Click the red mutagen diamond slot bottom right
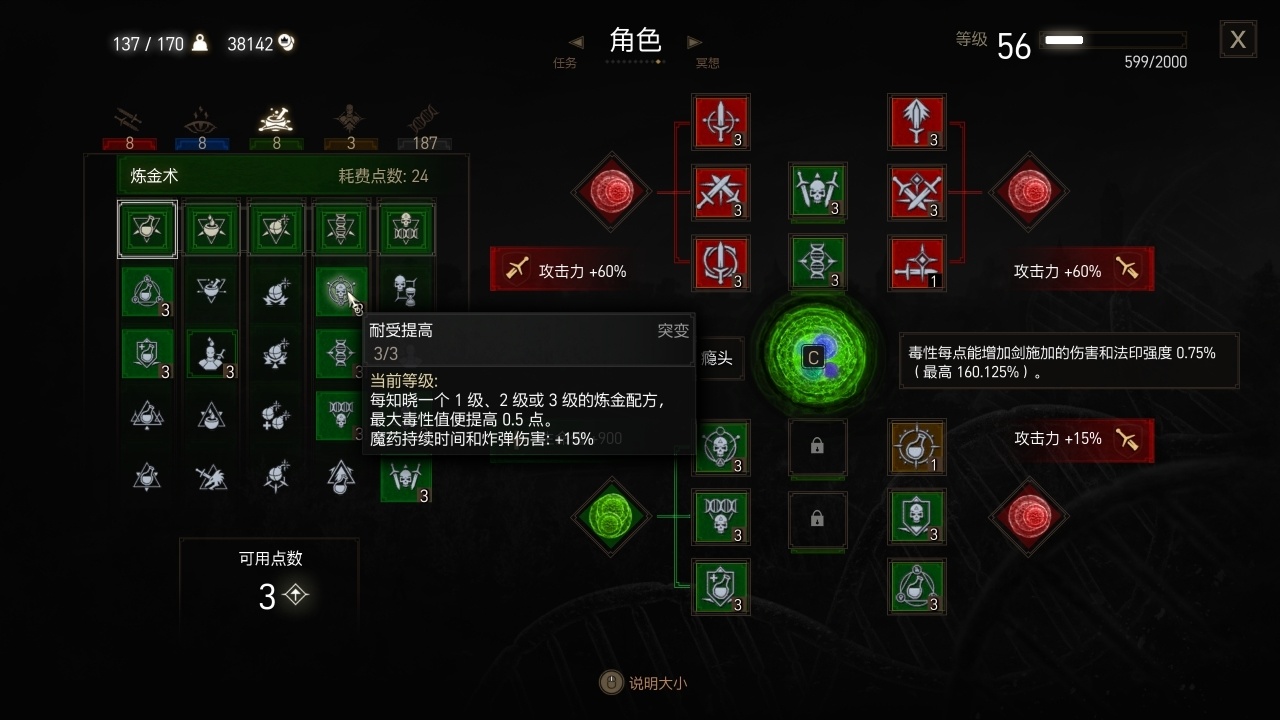Screen dimensions: 1280x720 (x=1028, y=517)
